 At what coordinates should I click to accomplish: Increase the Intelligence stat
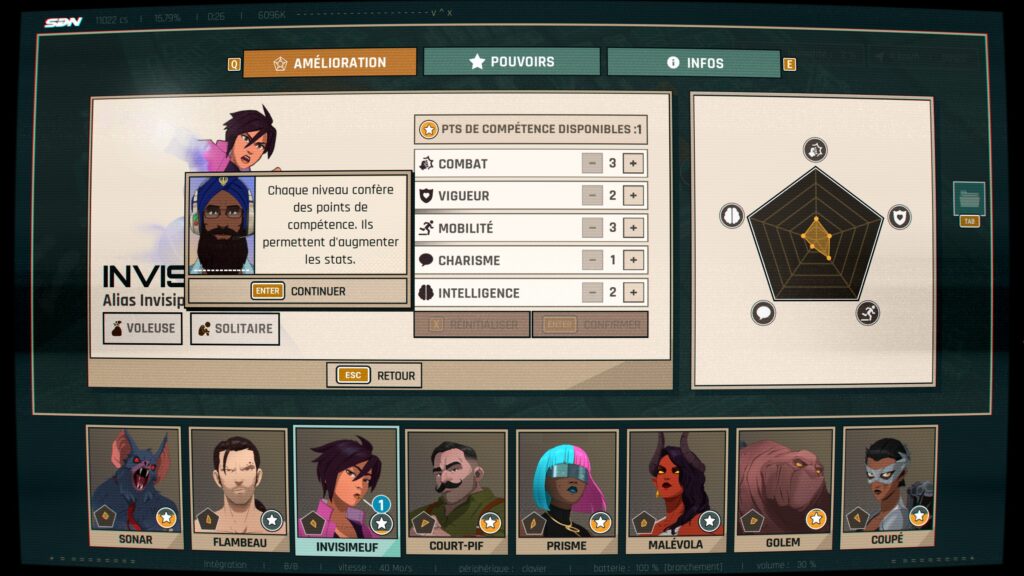click(633, 293)
